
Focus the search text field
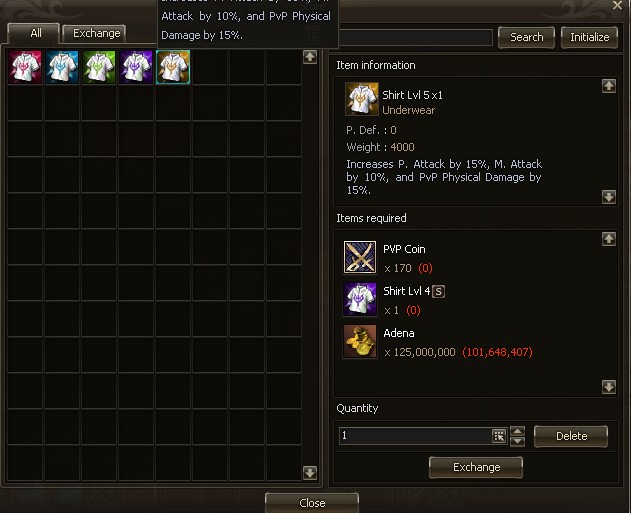point(415,38)
